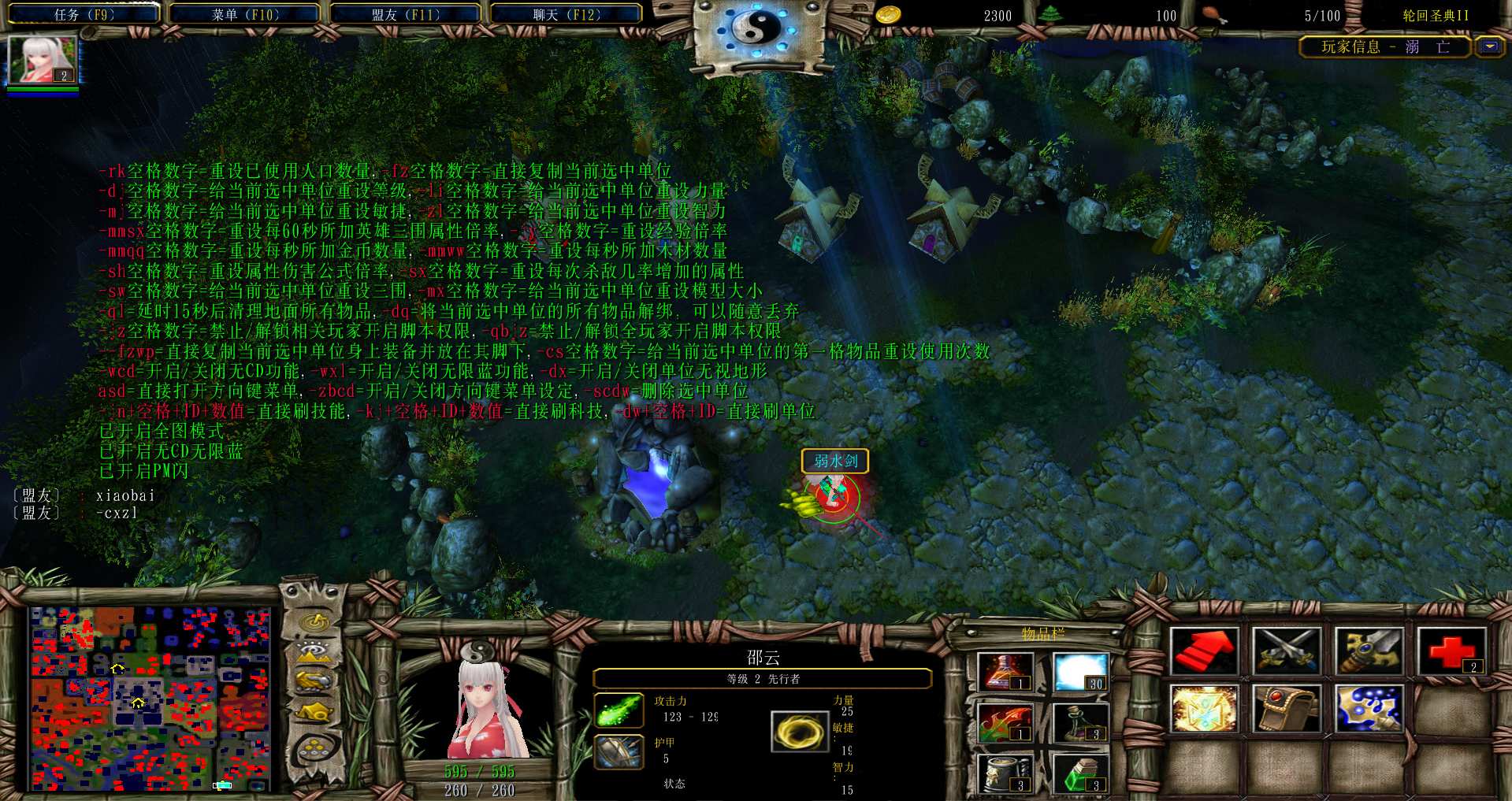Screen dimensions: 1512x801
Task: Activate the crossed swords attack command
Action: [1287, 651]
